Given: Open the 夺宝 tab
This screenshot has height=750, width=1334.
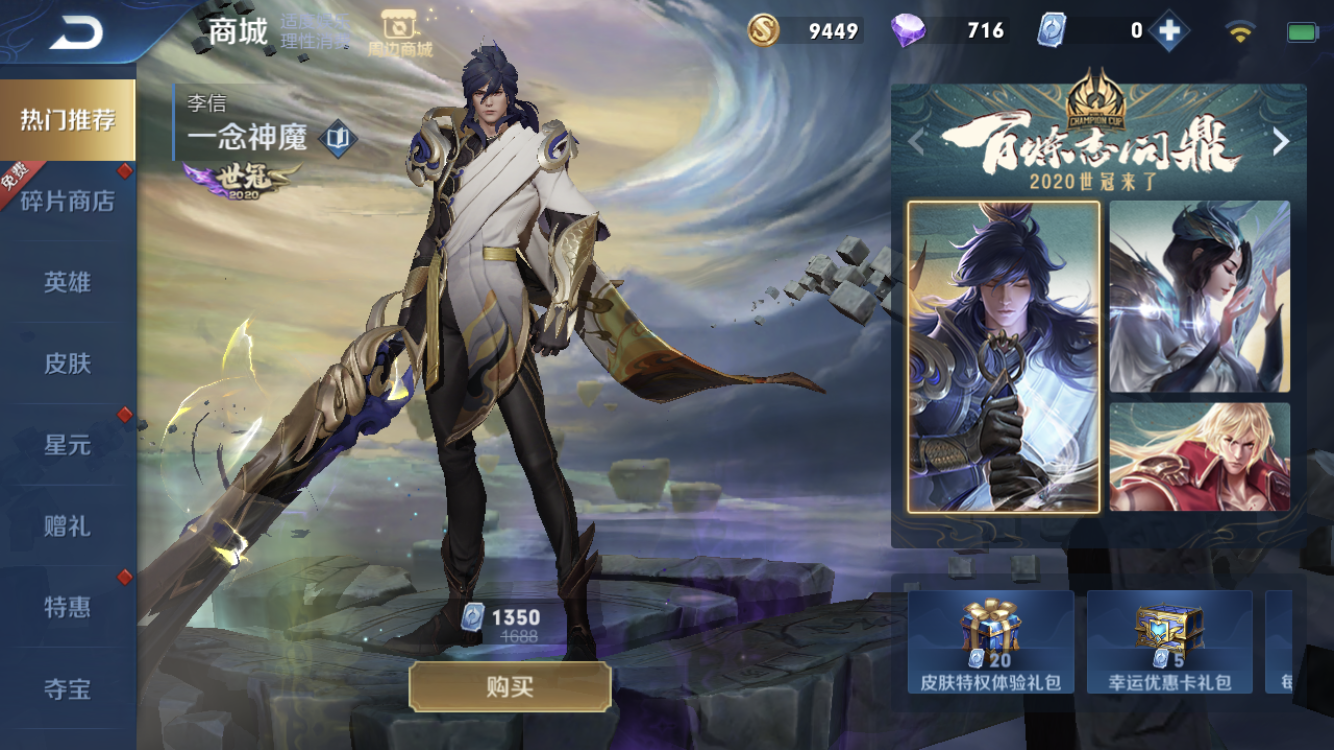Looking at the screenshot, I should [68, 688].
